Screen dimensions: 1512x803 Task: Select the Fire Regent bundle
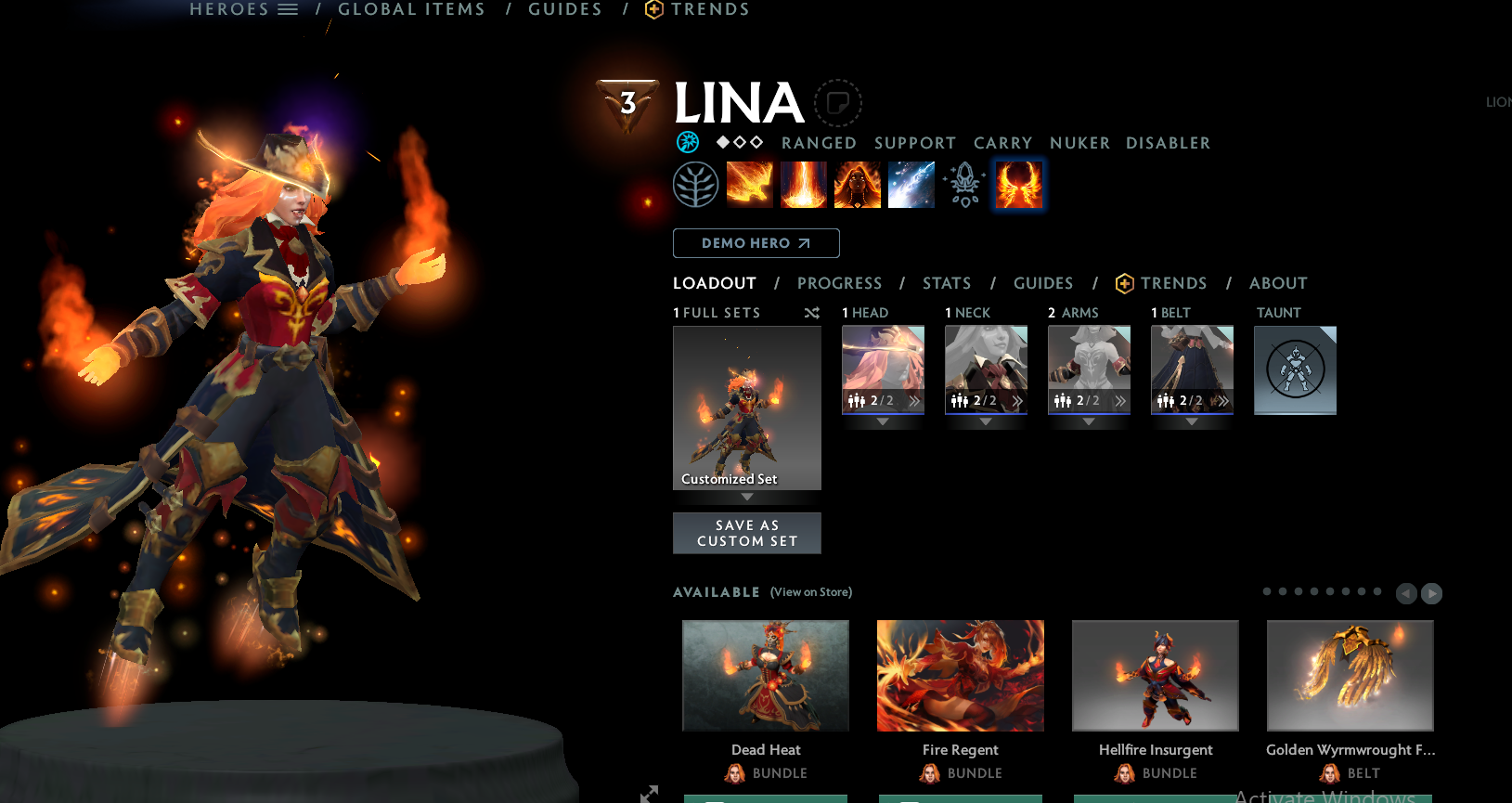pos(960,676)
